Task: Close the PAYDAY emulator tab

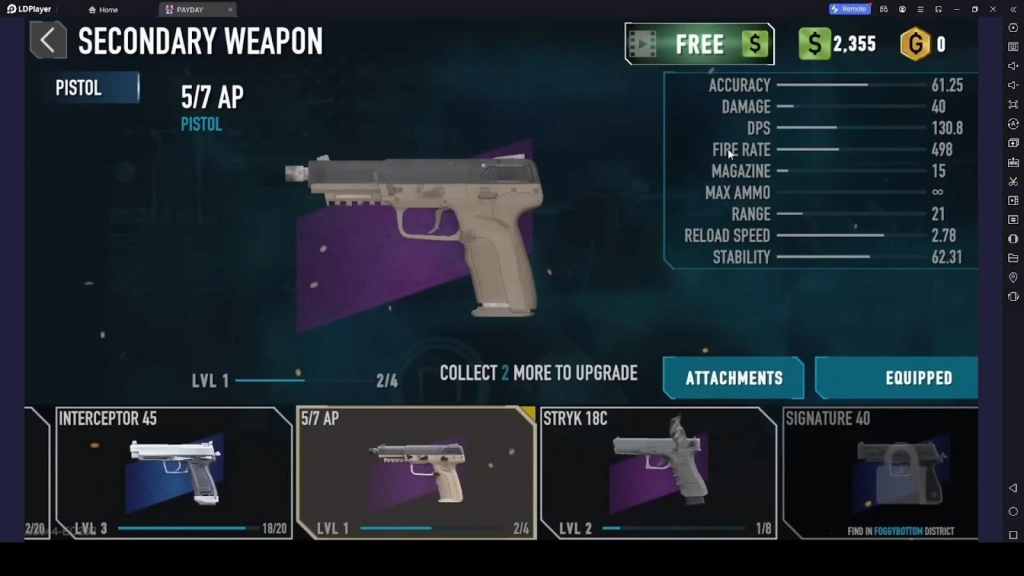Action: pos(231,9)
